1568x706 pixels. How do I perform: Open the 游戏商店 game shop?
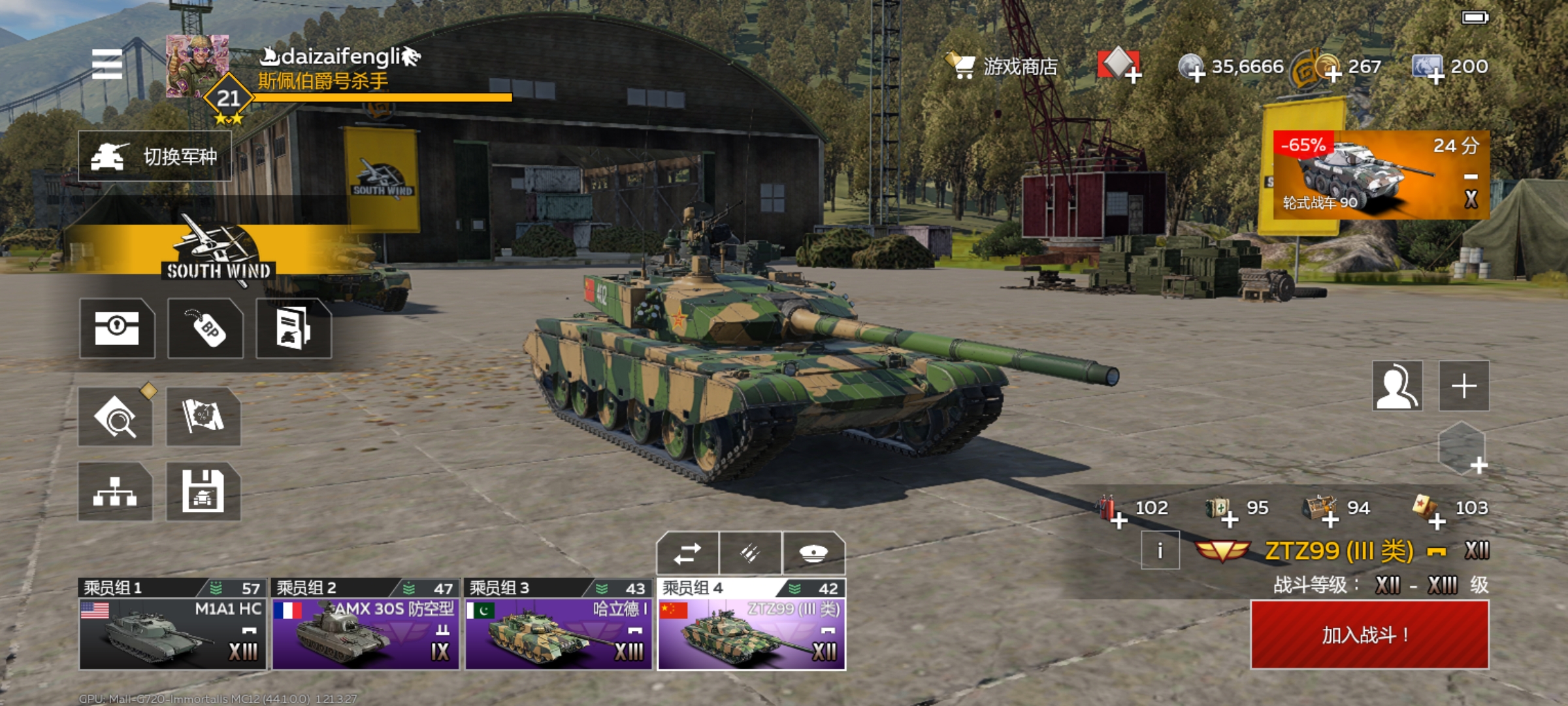pos(1004,66)
